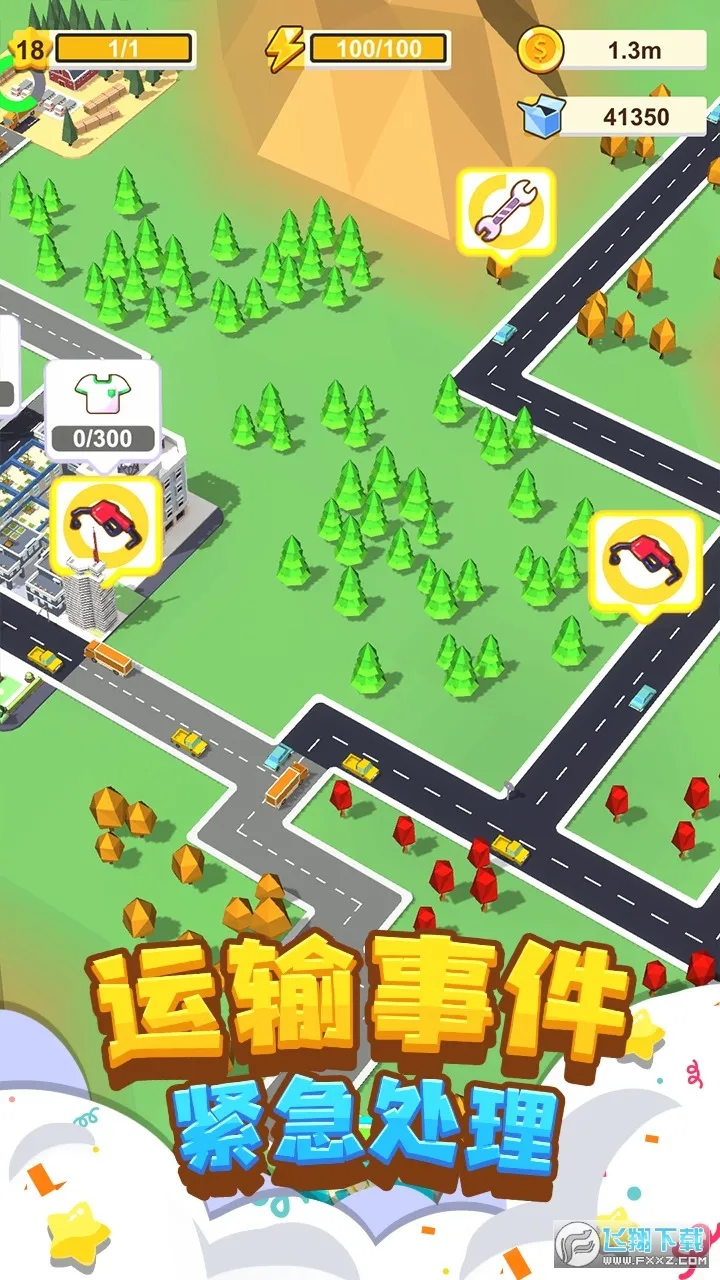Open the shirt order bubble showing 0/300
This screenshot has width=720, height=1280.
[x=103, y=407]
